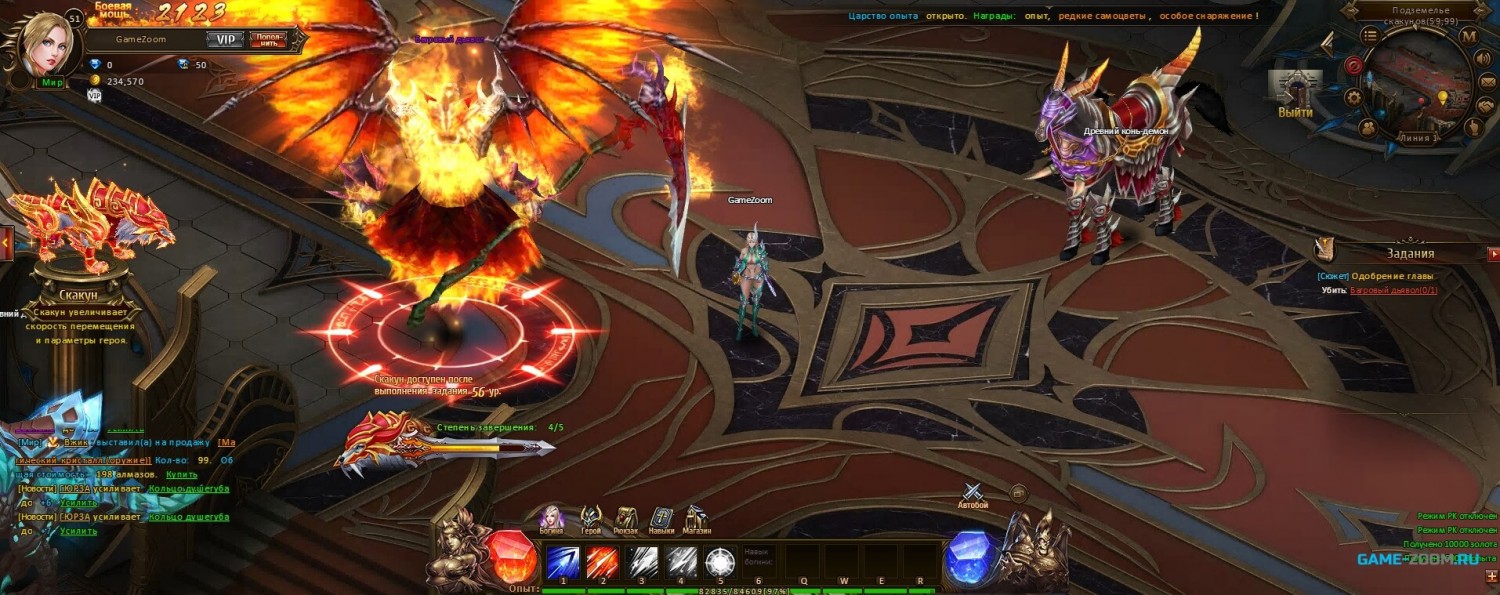Open the Магазин shop
This screenshot has width=1500, height=595.
point(696,518)
